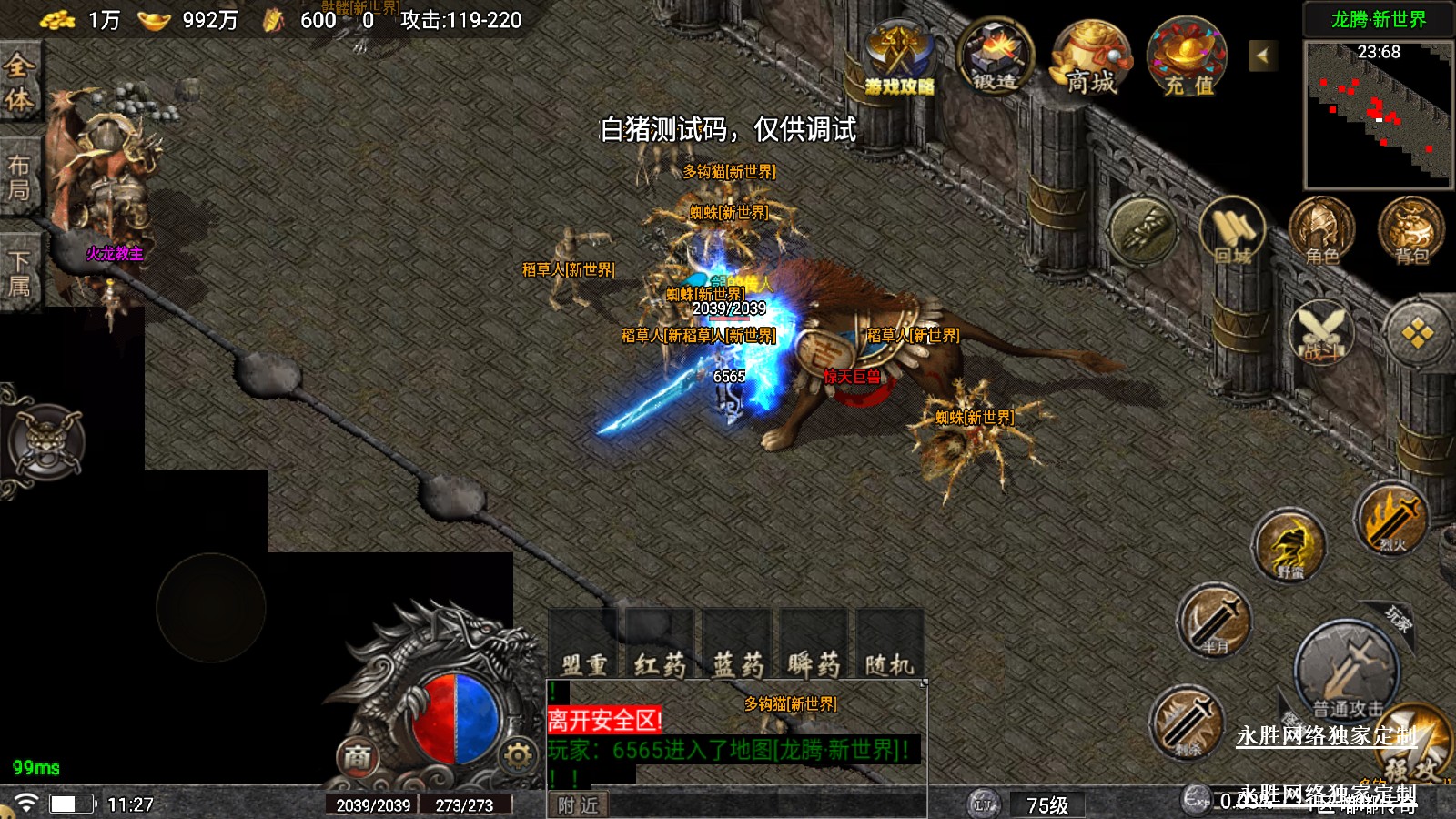Select the 全体 tab on left panel
Image resolution: width=1456 pixels, height=819 pixels.
point(19,82)
